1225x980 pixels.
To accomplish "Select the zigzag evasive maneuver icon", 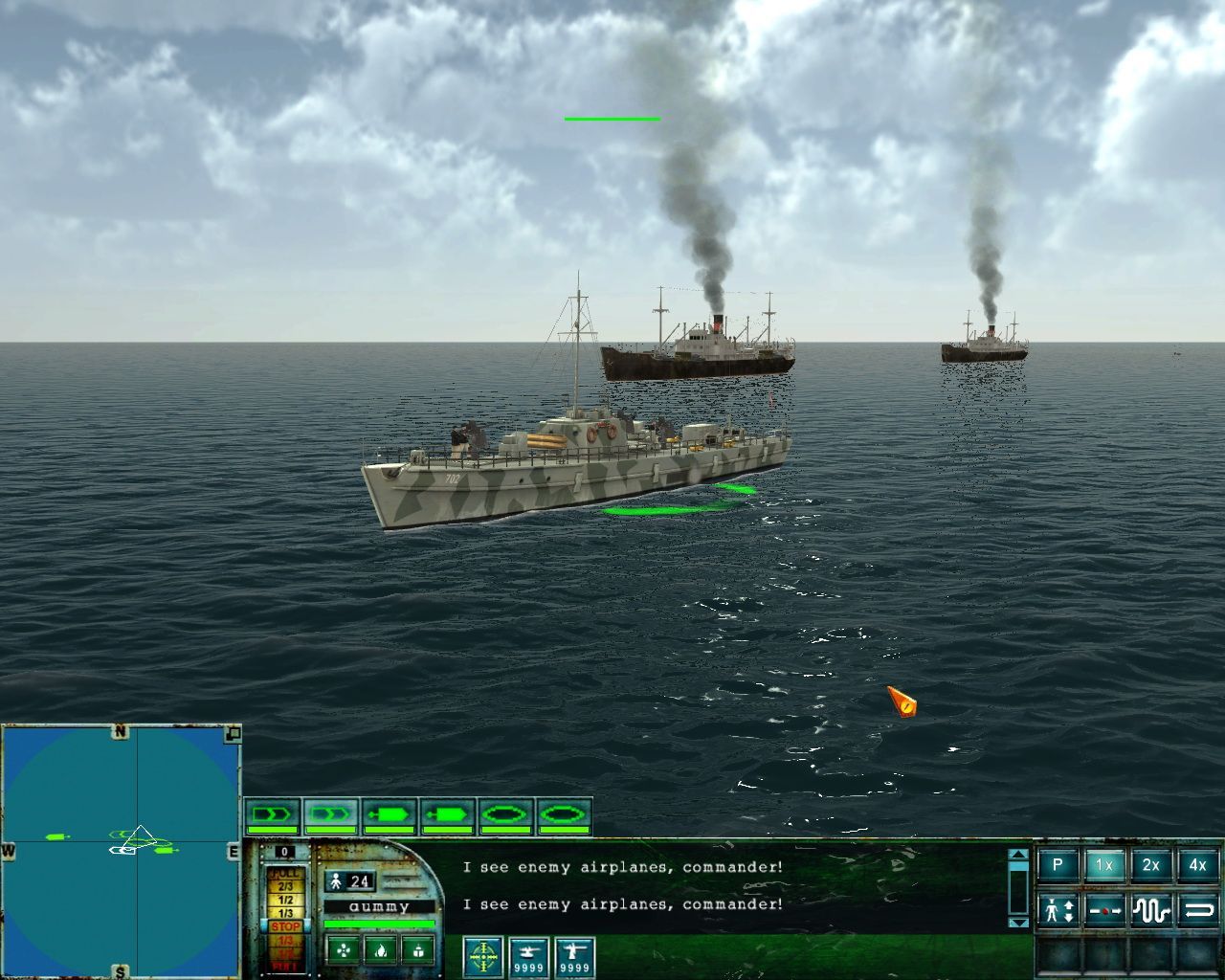I will coord(1150,911).
